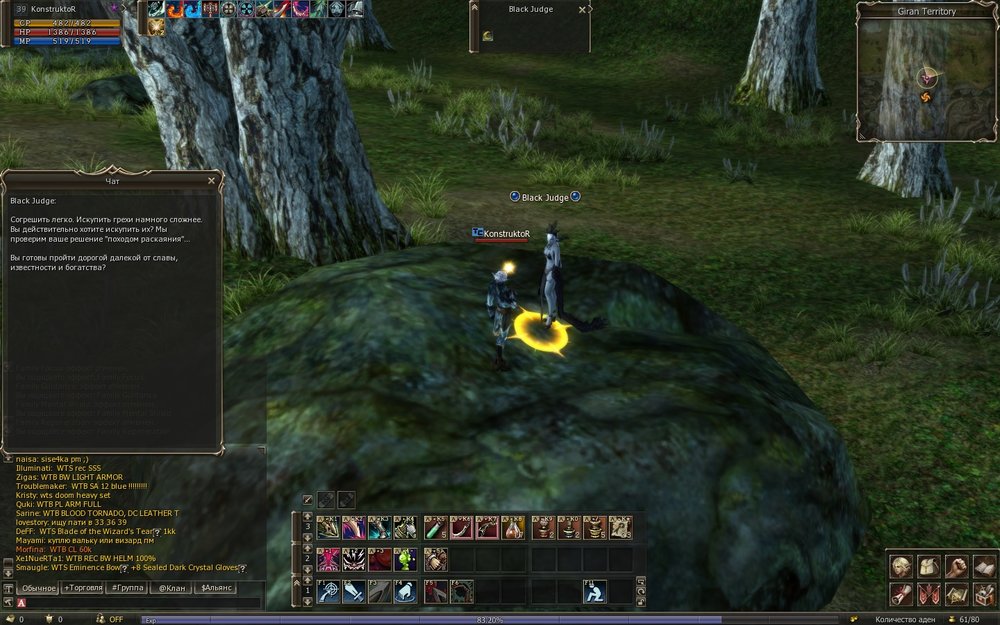
Task: Open the world map parchment icon
Action: [x=955, y=594]
